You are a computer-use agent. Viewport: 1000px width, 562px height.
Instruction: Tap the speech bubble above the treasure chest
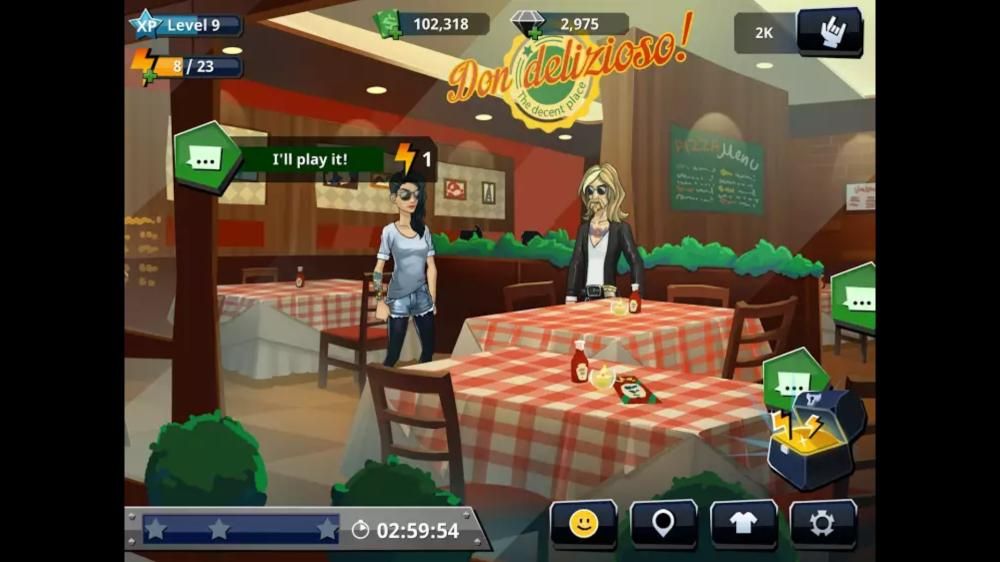point(794,382)
